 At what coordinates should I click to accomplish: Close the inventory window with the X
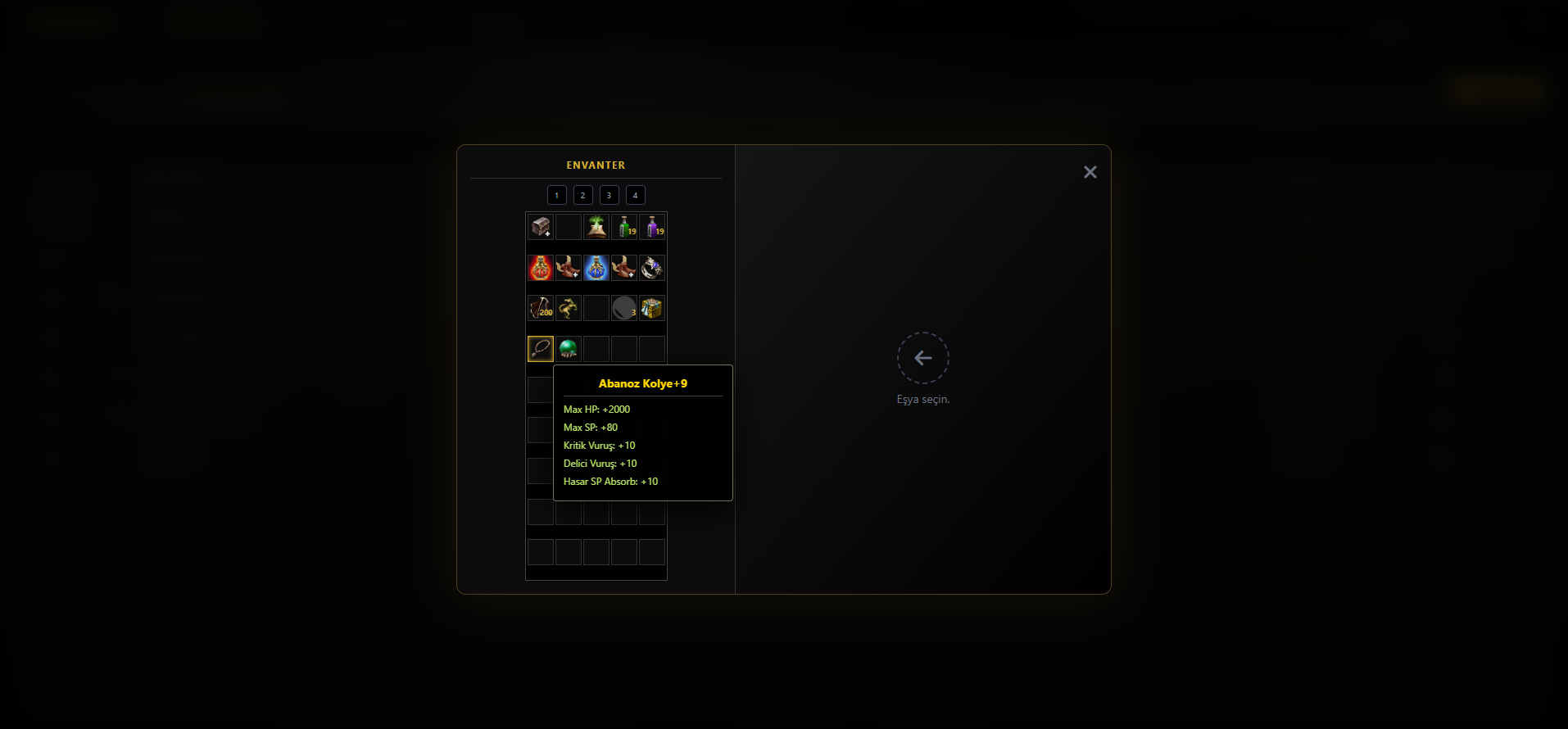tap(1090, 172)
